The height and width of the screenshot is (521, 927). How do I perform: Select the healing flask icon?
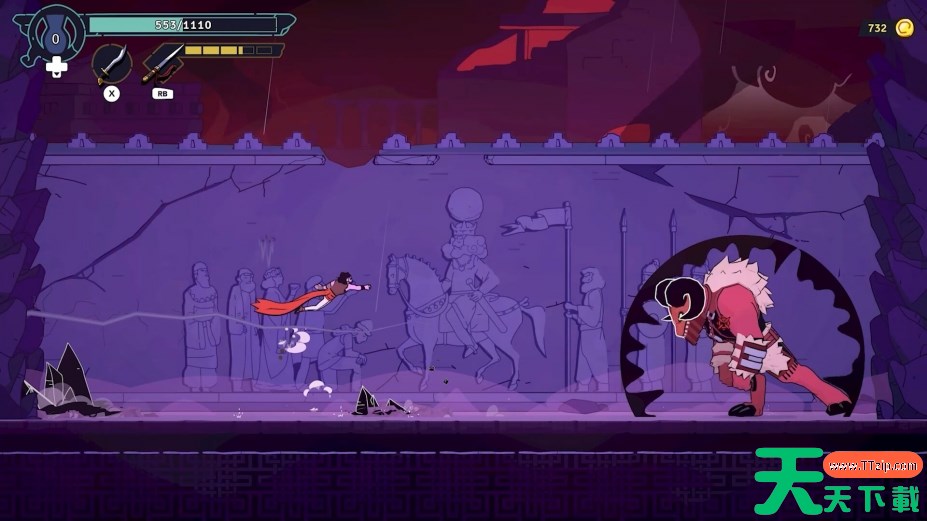[x=56, y=38]
